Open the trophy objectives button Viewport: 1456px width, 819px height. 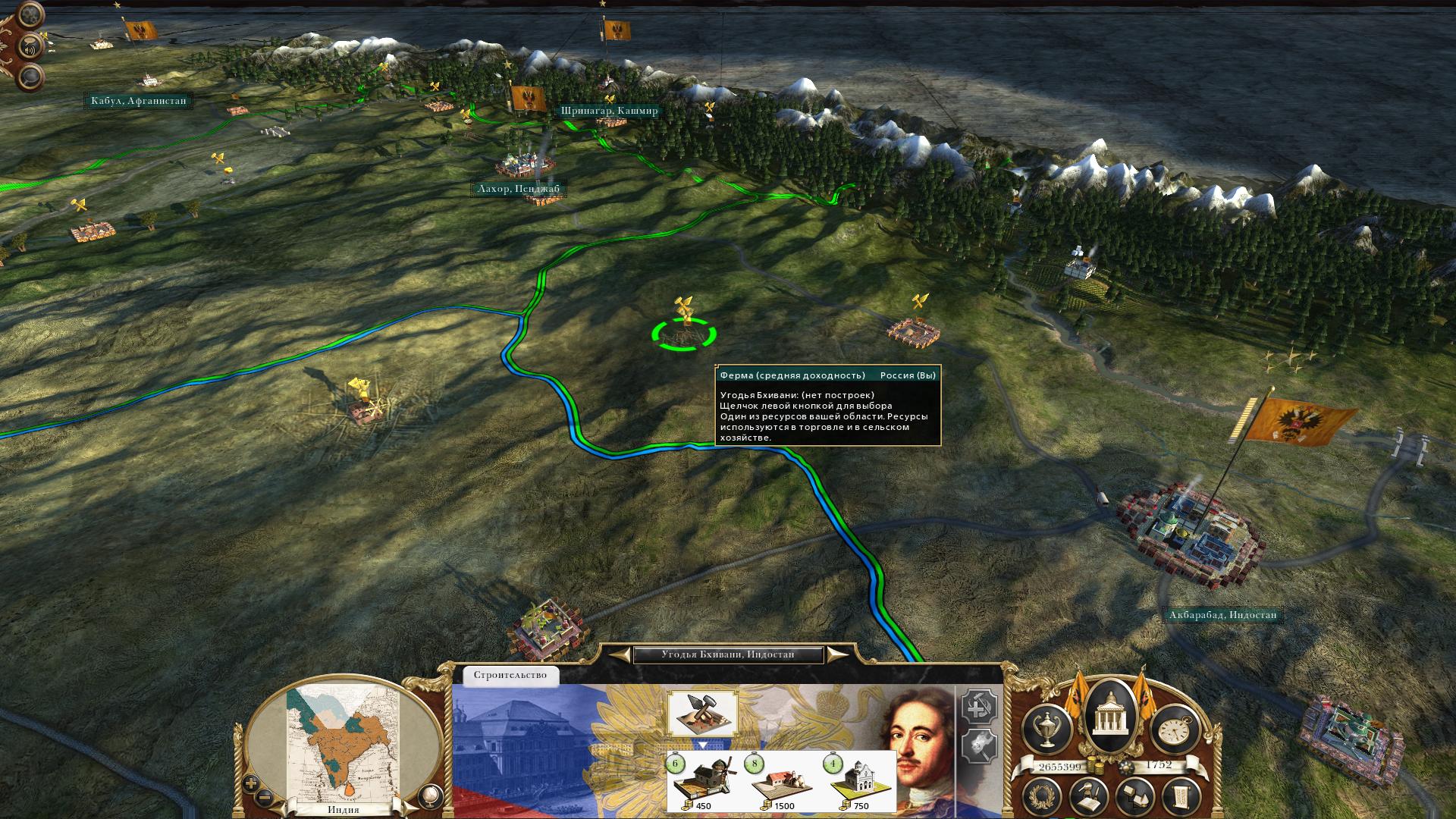tap(1048, 729)
